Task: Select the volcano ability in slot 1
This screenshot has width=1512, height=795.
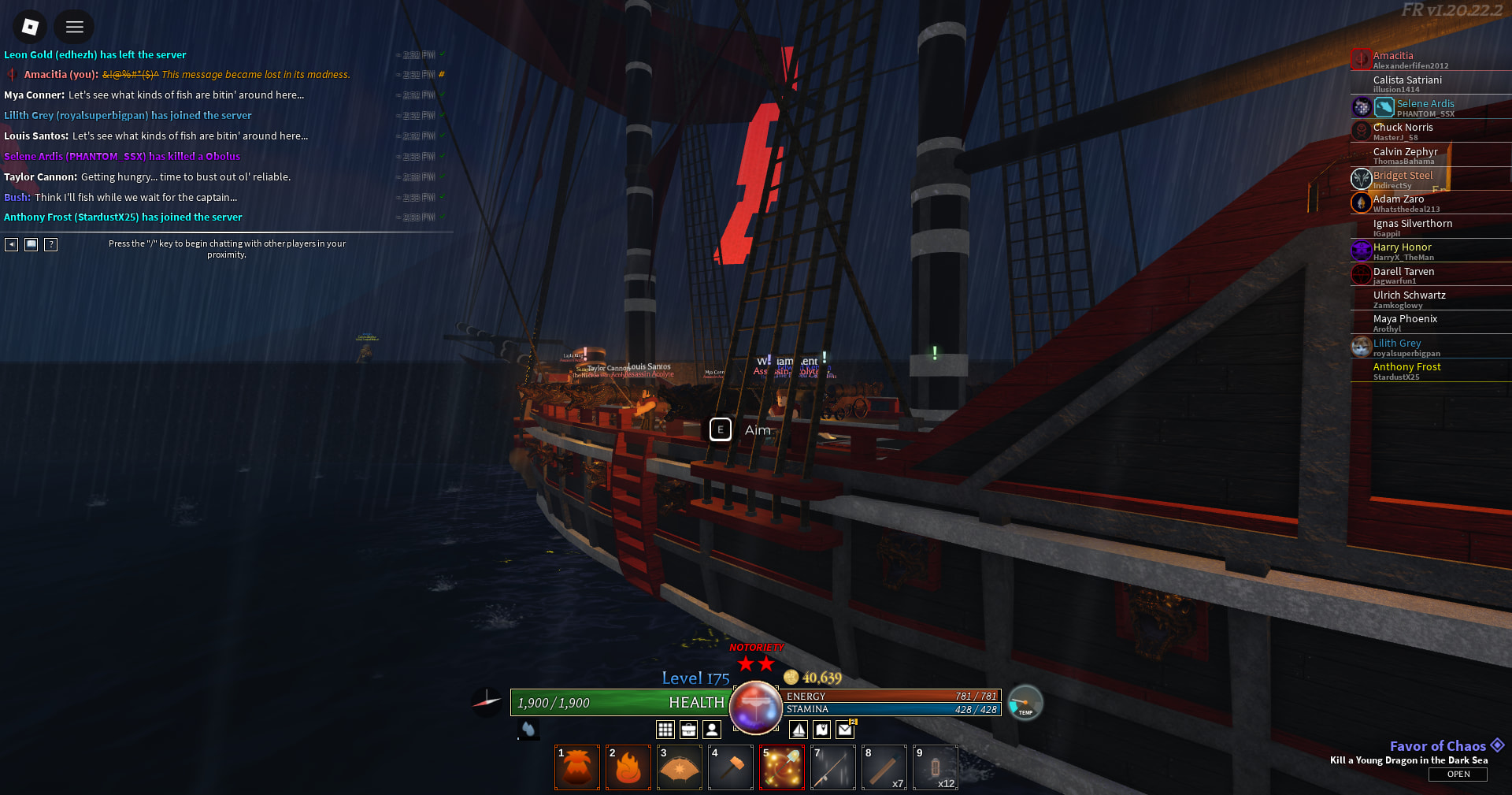Action: pos(577,767)
